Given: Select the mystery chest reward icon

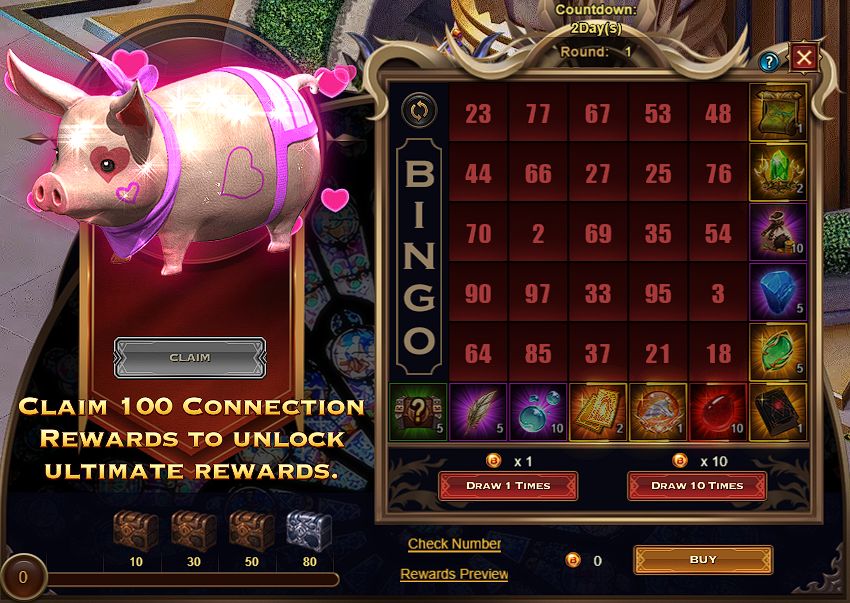Looking at the screenshot, I should point(418,412).
